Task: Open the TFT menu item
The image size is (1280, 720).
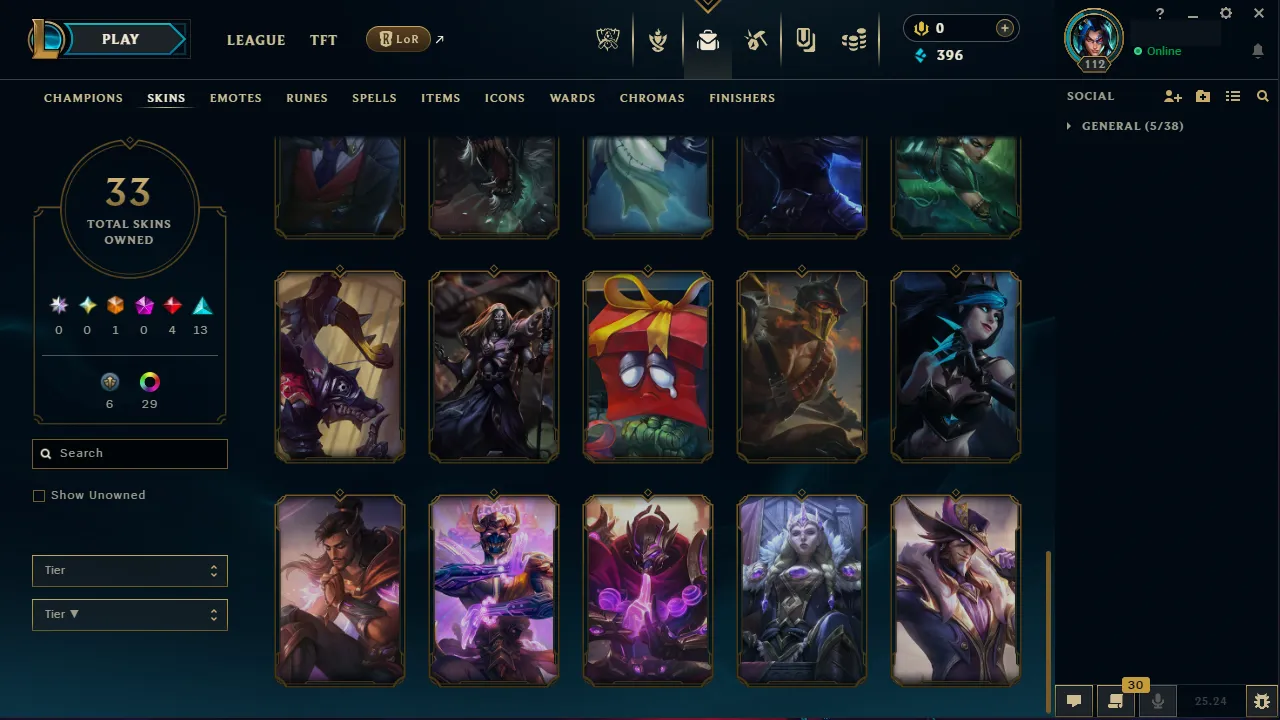Action: (323, 40)
